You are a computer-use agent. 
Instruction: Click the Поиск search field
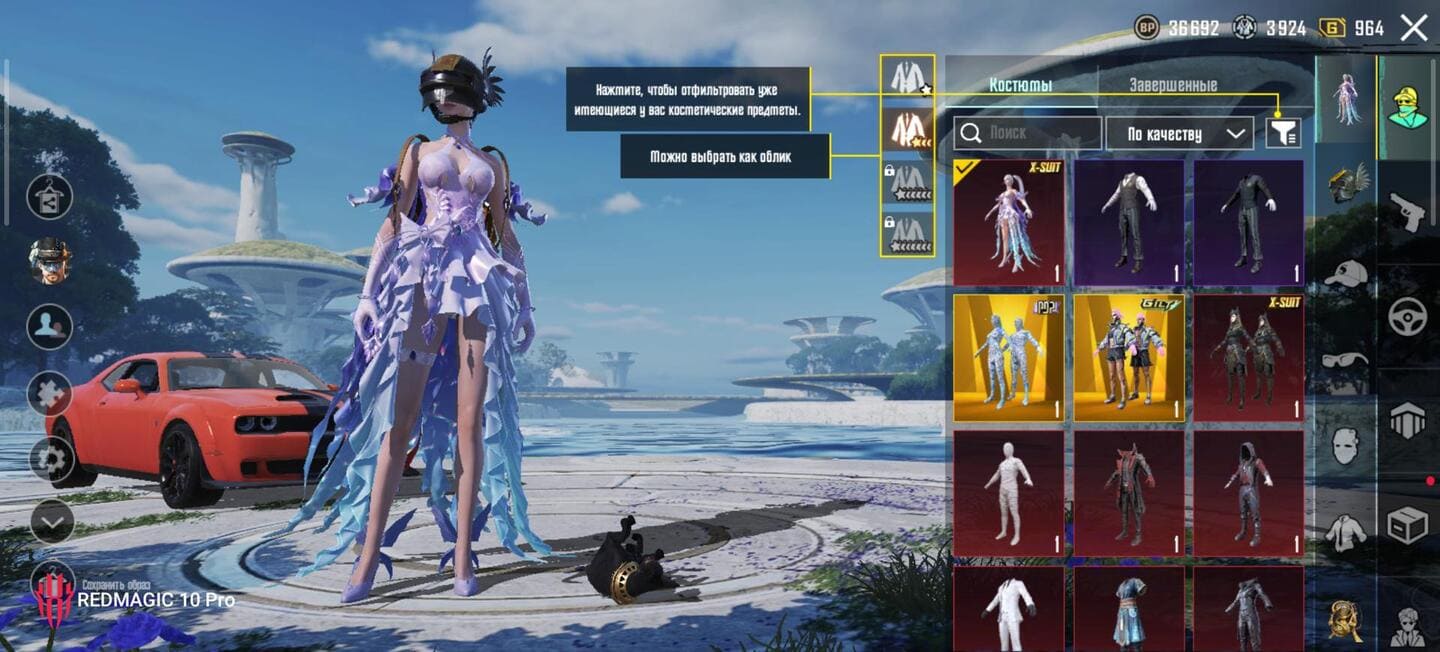[x=1027, y=133]
